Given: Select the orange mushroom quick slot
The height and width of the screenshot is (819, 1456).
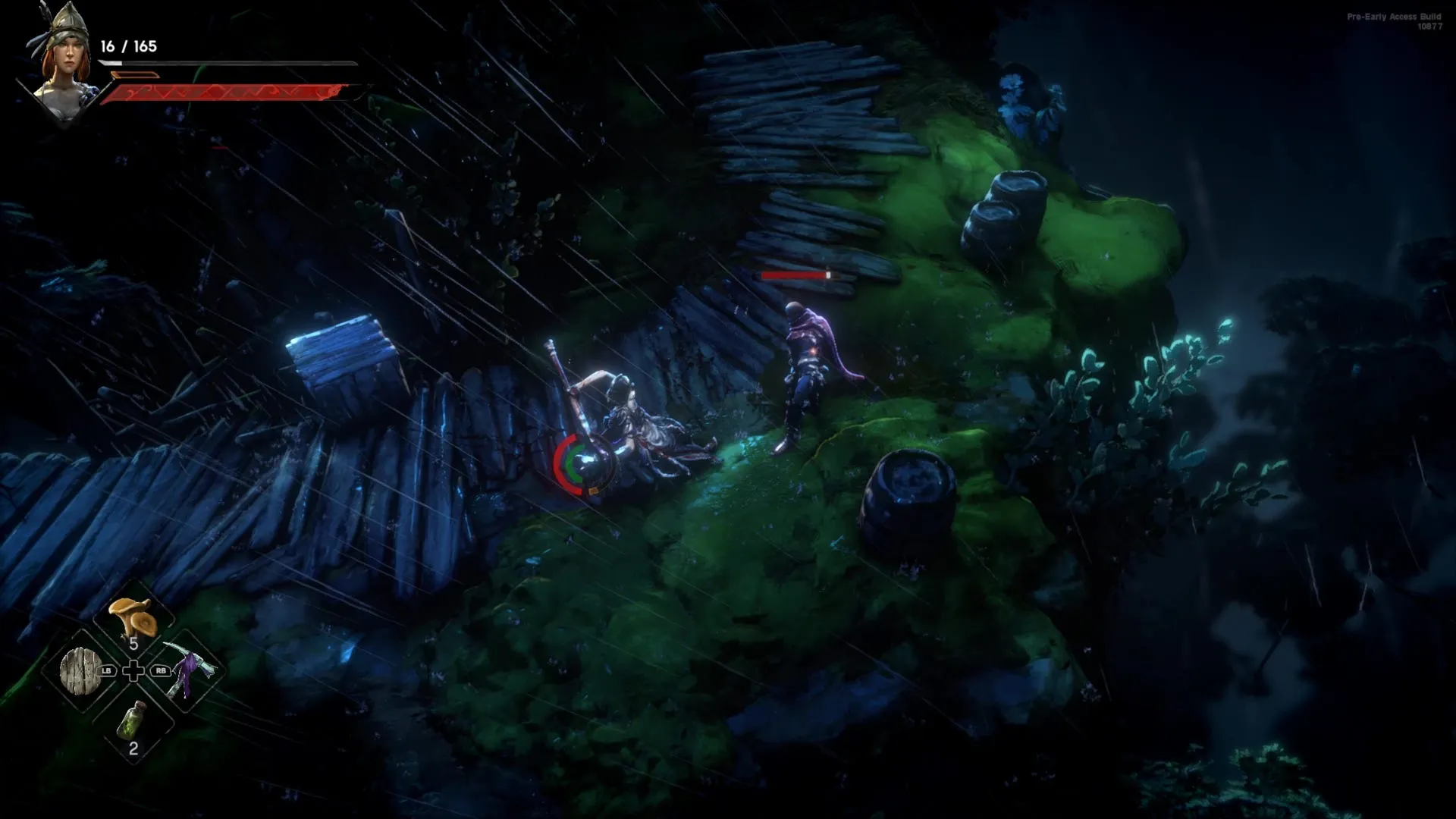Looking at the screenshot, I should point(133,617).
